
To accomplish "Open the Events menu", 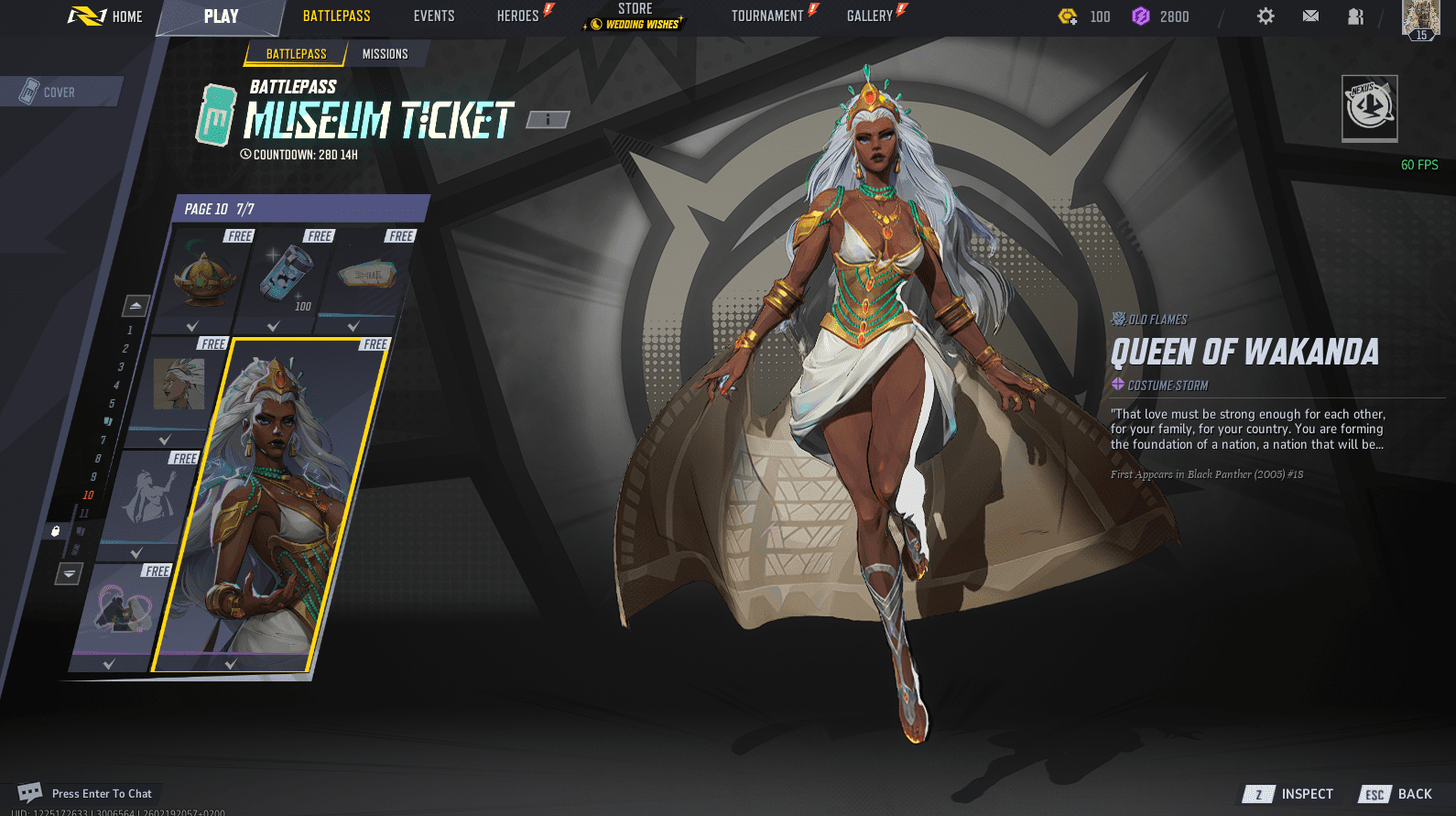I will [434, 16].
